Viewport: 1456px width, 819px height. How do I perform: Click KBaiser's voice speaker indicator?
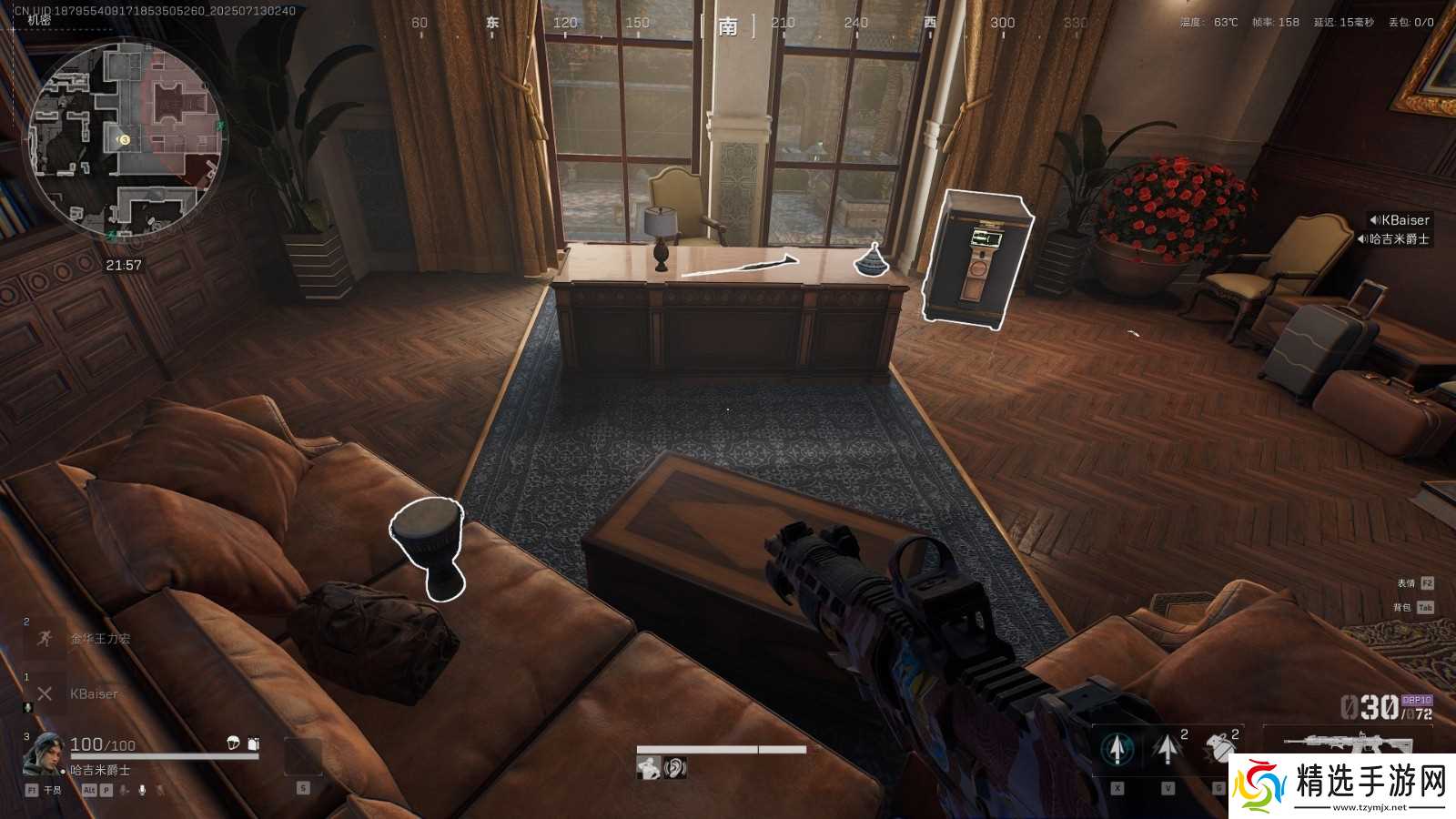[1374, 220]
